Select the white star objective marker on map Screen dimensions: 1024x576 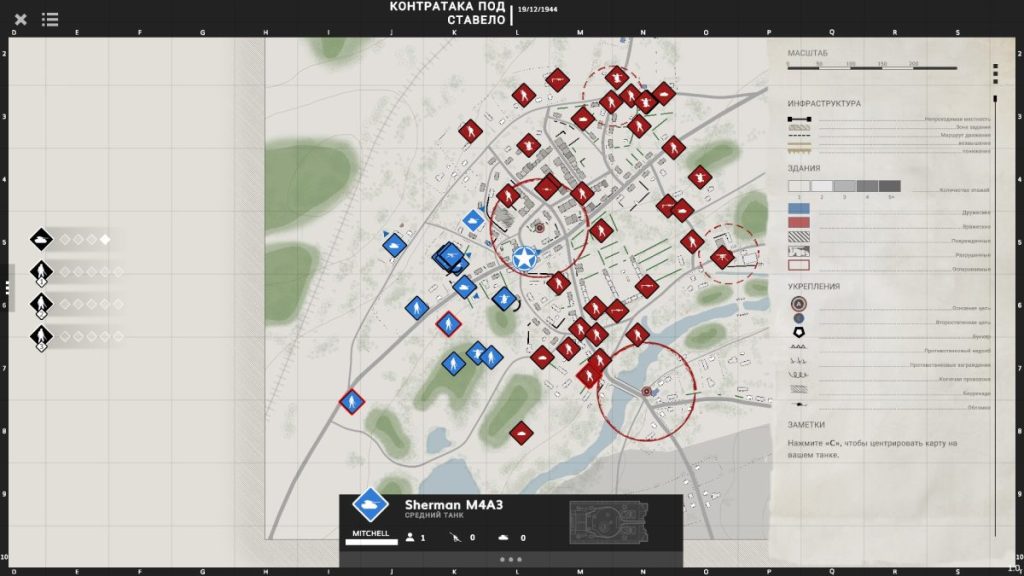tap(524, 259)
